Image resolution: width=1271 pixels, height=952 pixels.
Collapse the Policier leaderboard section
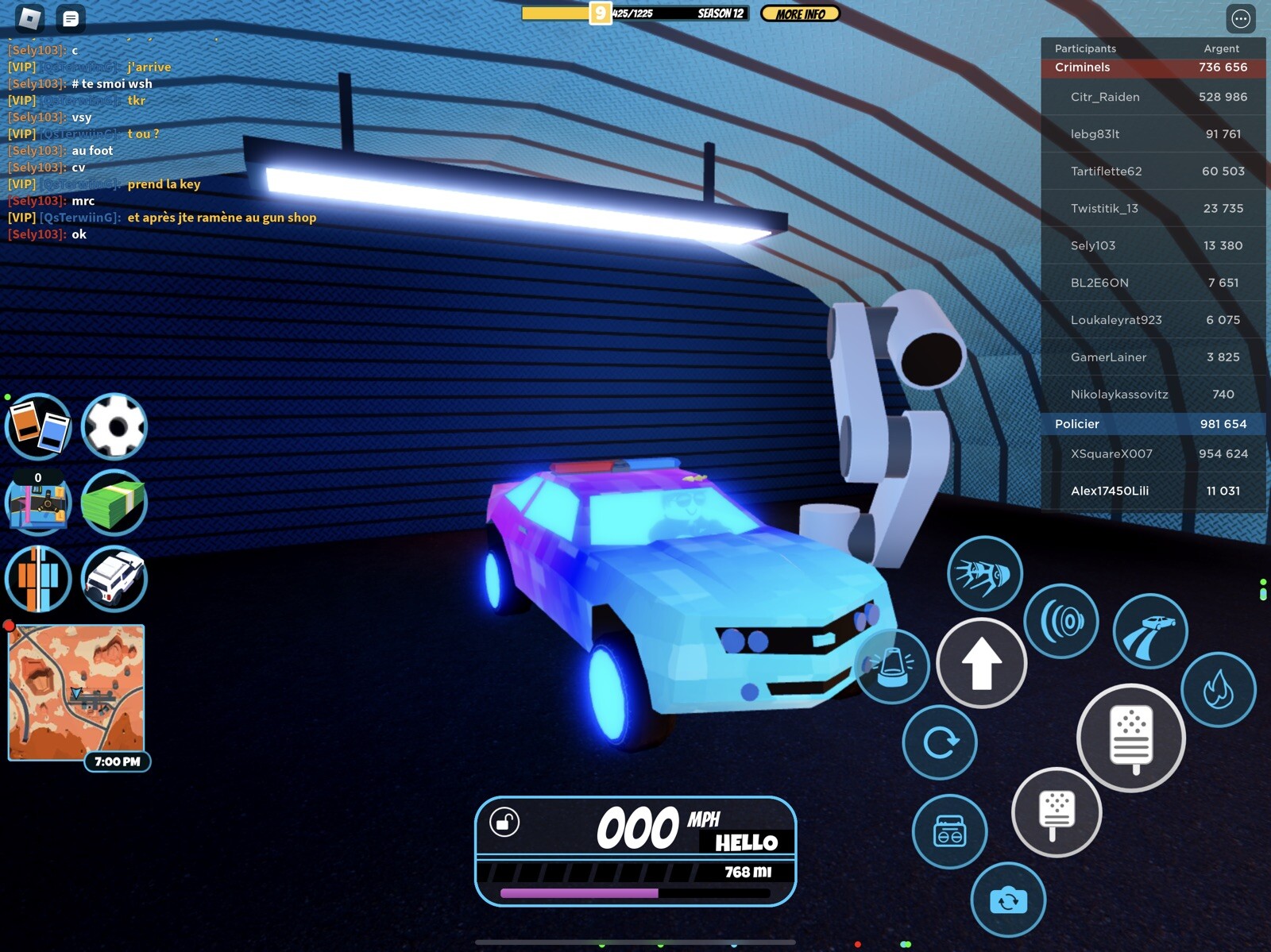pyautogui.click(x=1153, y=424)
